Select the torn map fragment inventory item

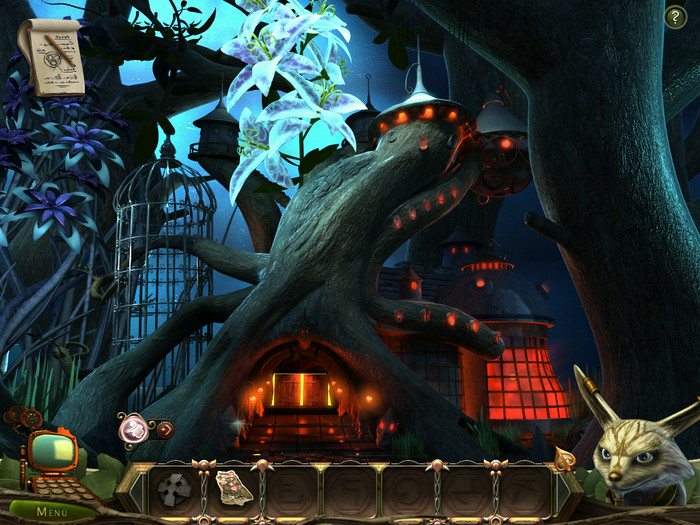pyautogui.click(x=232, y=487)
